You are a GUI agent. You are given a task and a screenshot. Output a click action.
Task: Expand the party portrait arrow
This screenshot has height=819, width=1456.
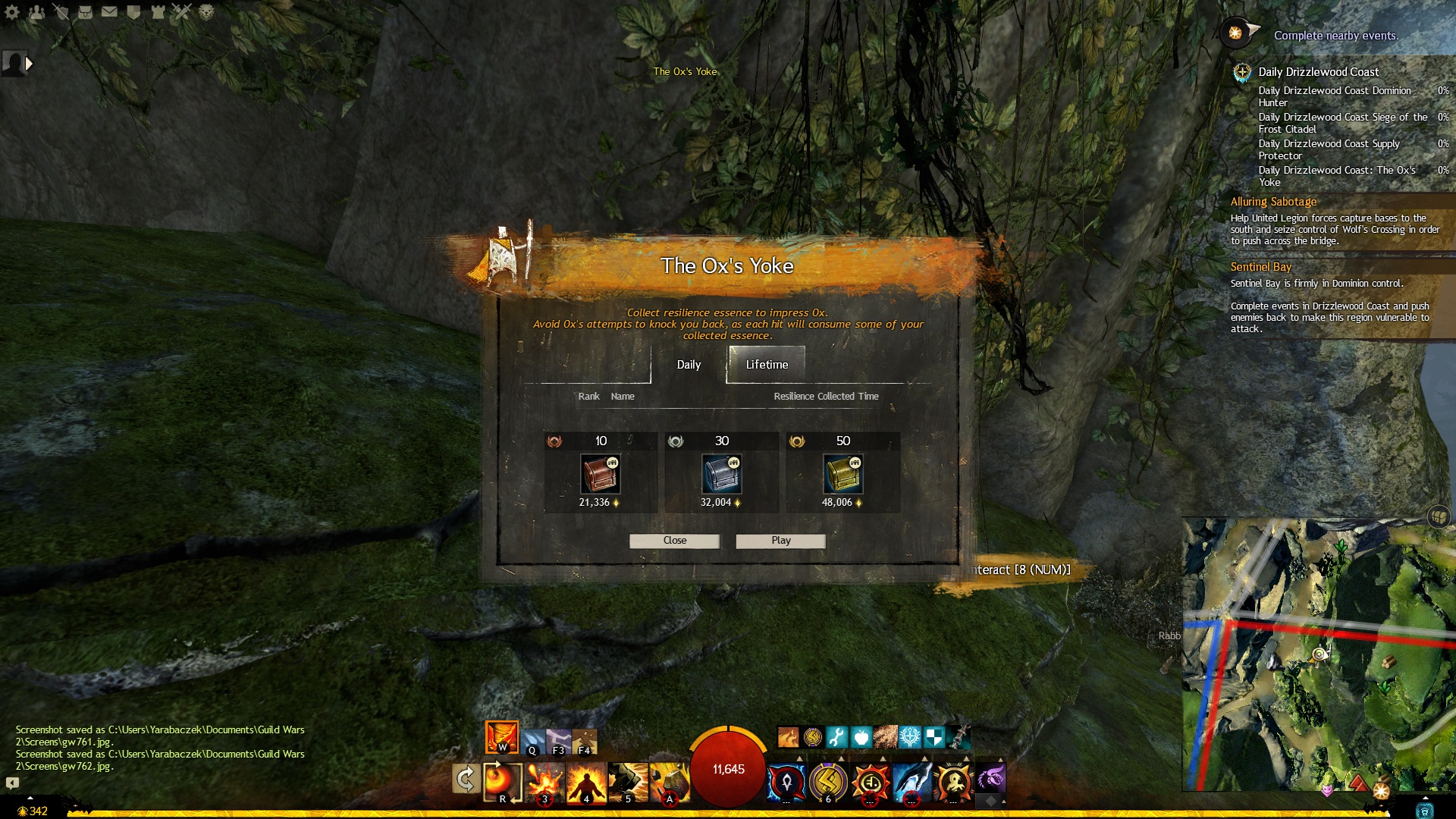(x=29, y=64)
